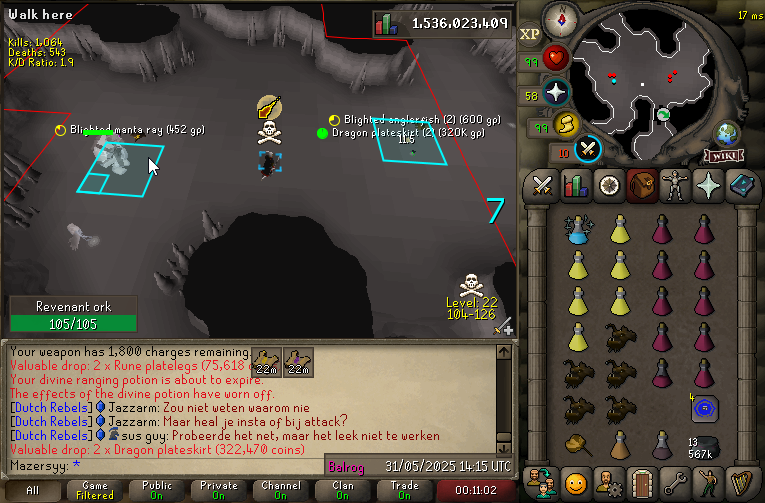Viewport: 765px width, 503px height.
Task: Switch to the Skills tab
Action: 575,185
